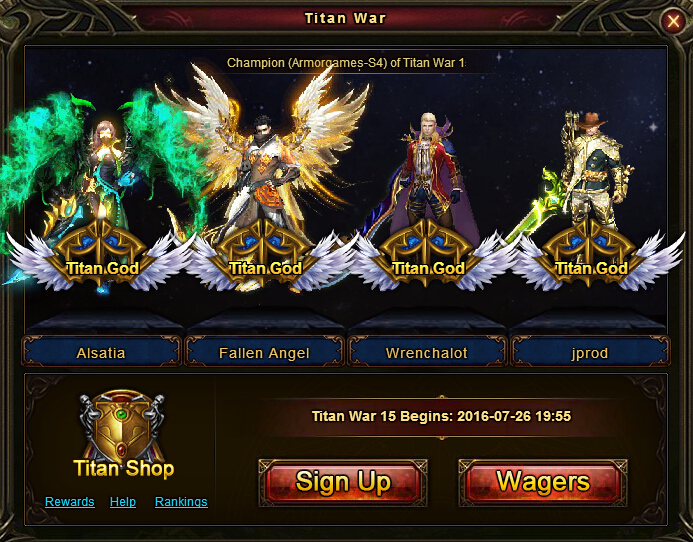Open the Wagers panel
The image size is (693, 542).
point(542,482)
